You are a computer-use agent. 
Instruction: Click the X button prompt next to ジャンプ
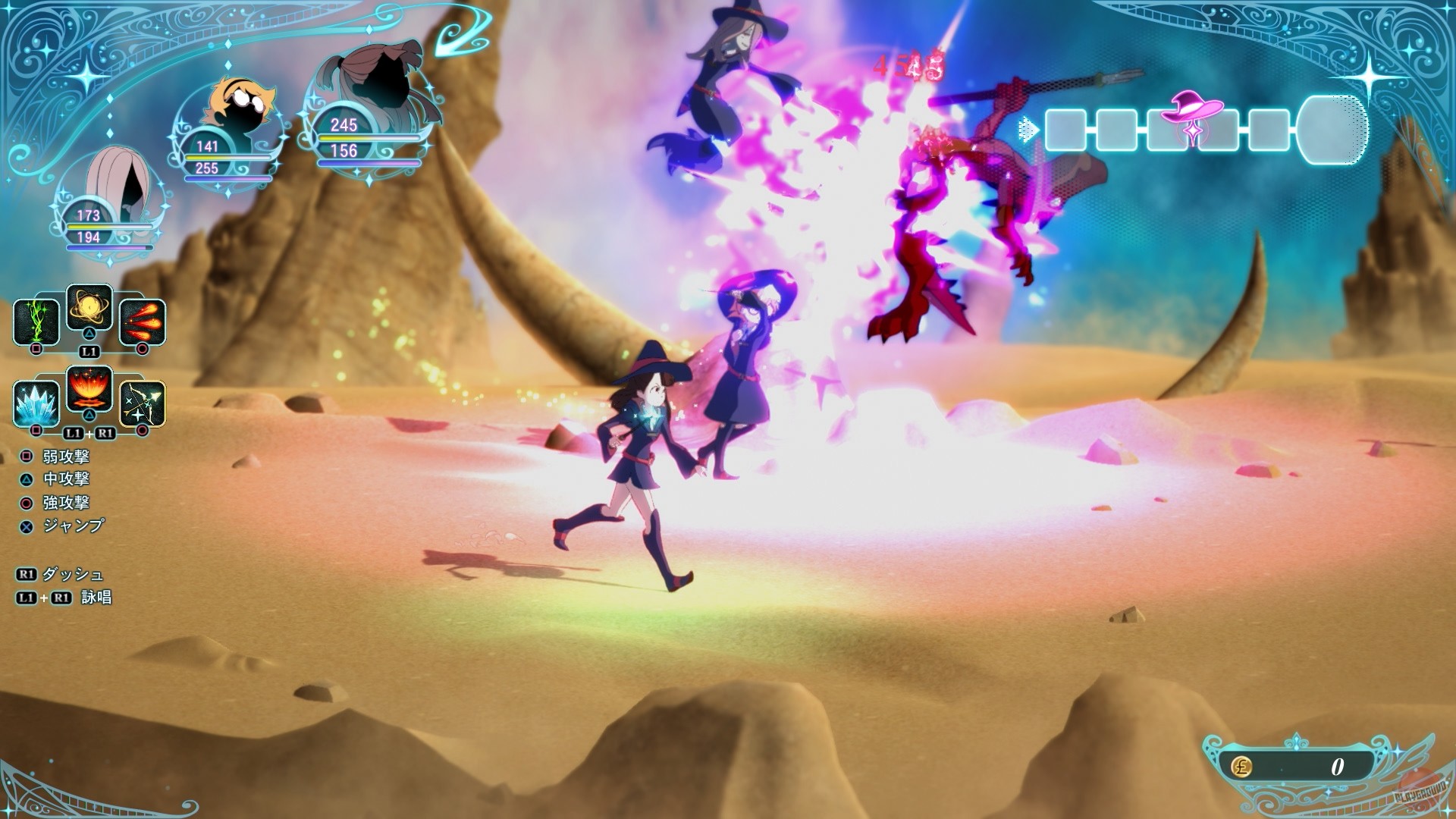click(x=27, y=525)
